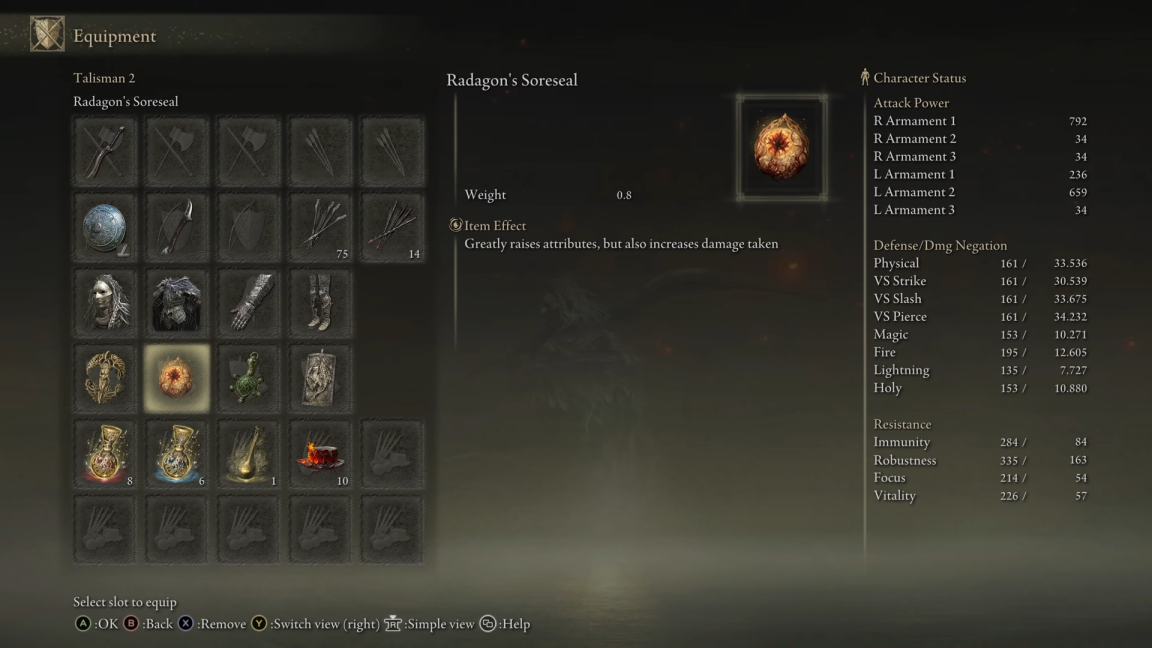Viewport: 1152px width, 648px height.
Task: Open the masked helm armor slot
Action: 105,303
